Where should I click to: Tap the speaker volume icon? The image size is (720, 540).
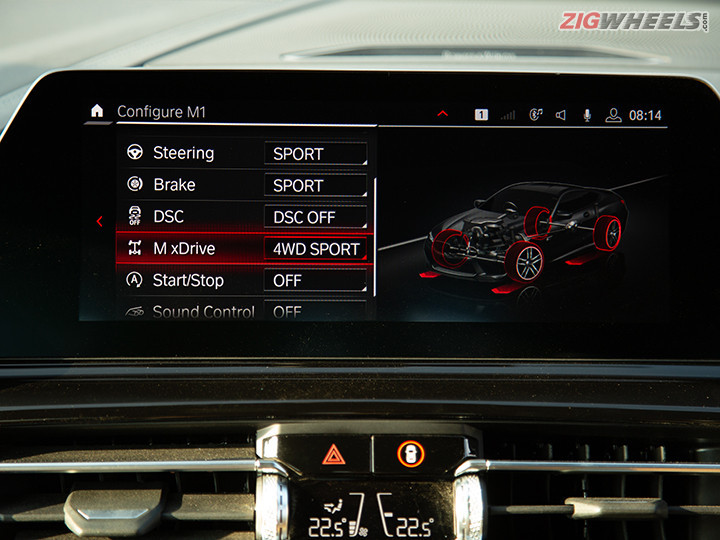coord(560,115)
